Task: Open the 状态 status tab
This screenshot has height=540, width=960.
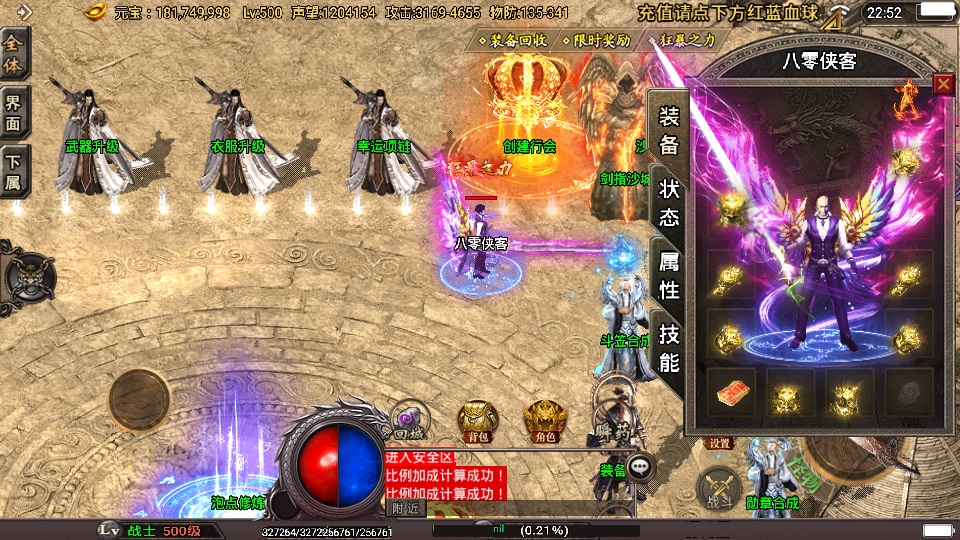Action: coord(668,203)
